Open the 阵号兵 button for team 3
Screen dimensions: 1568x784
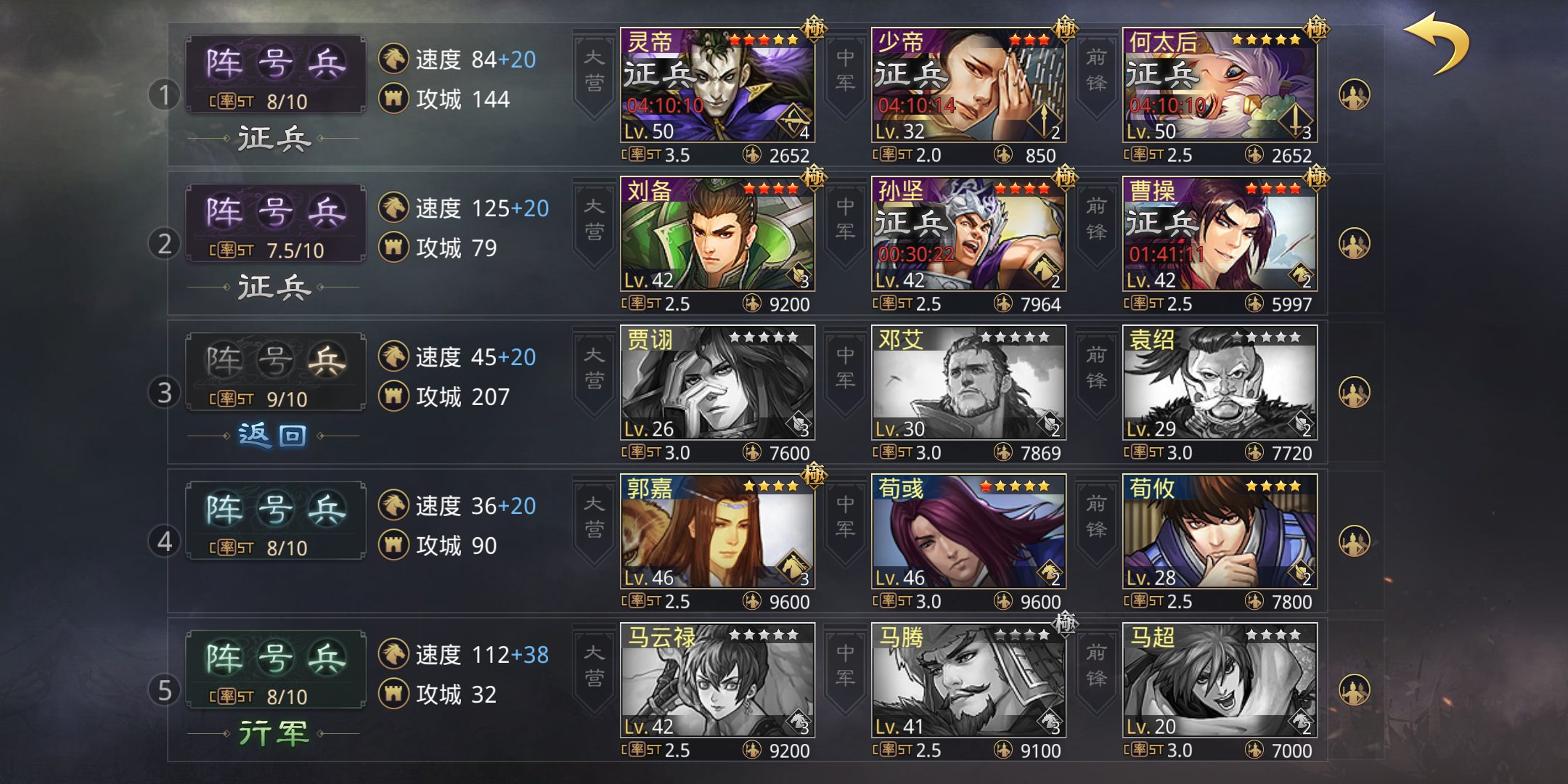275,371
